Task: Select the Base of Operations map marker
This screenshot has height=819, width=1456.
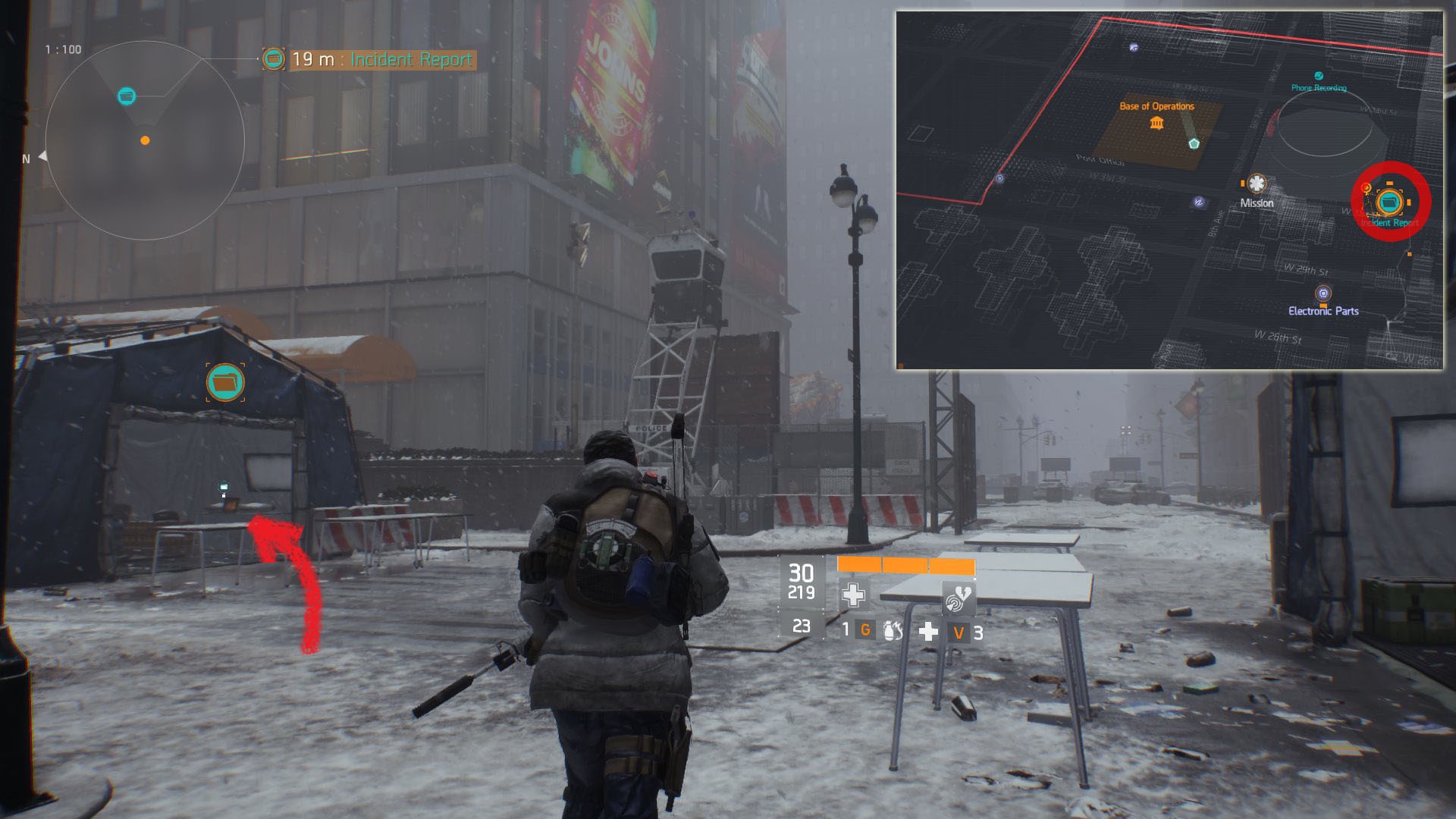Action: click(1156, 121)
